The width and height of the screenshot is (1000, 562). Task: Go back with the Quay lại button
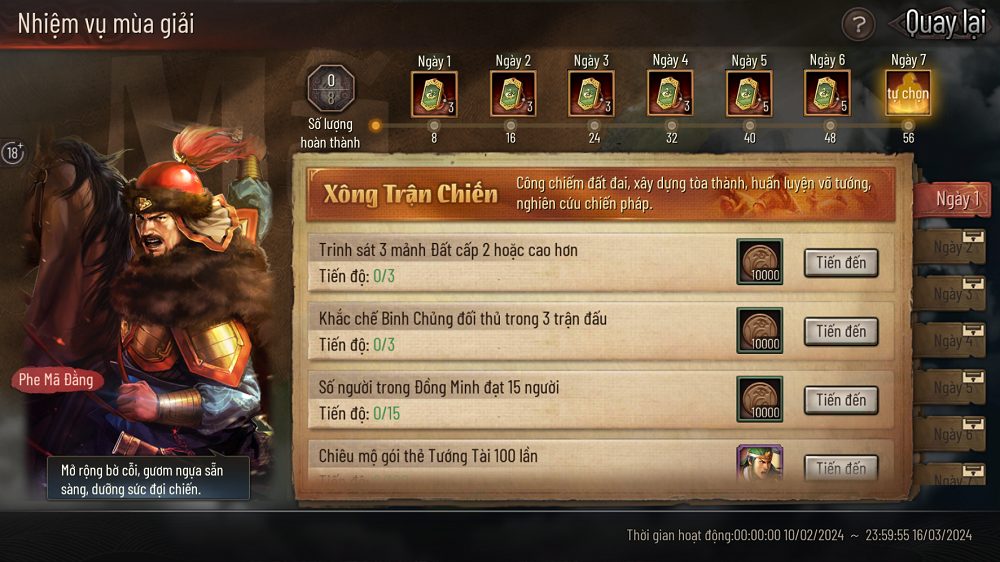[x=944, y=22]
